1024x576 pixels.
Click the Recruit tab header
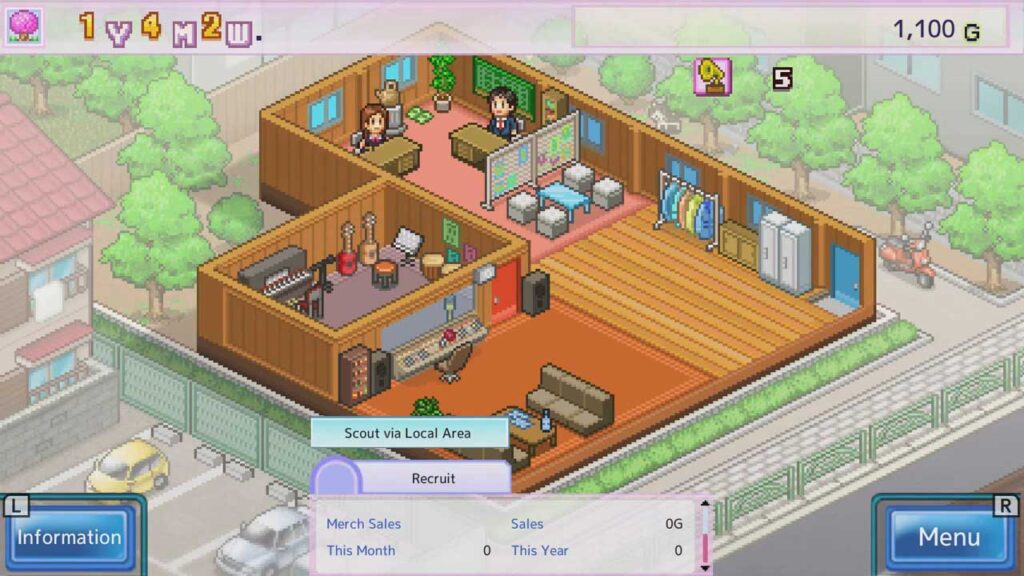[x=433, y=478]
